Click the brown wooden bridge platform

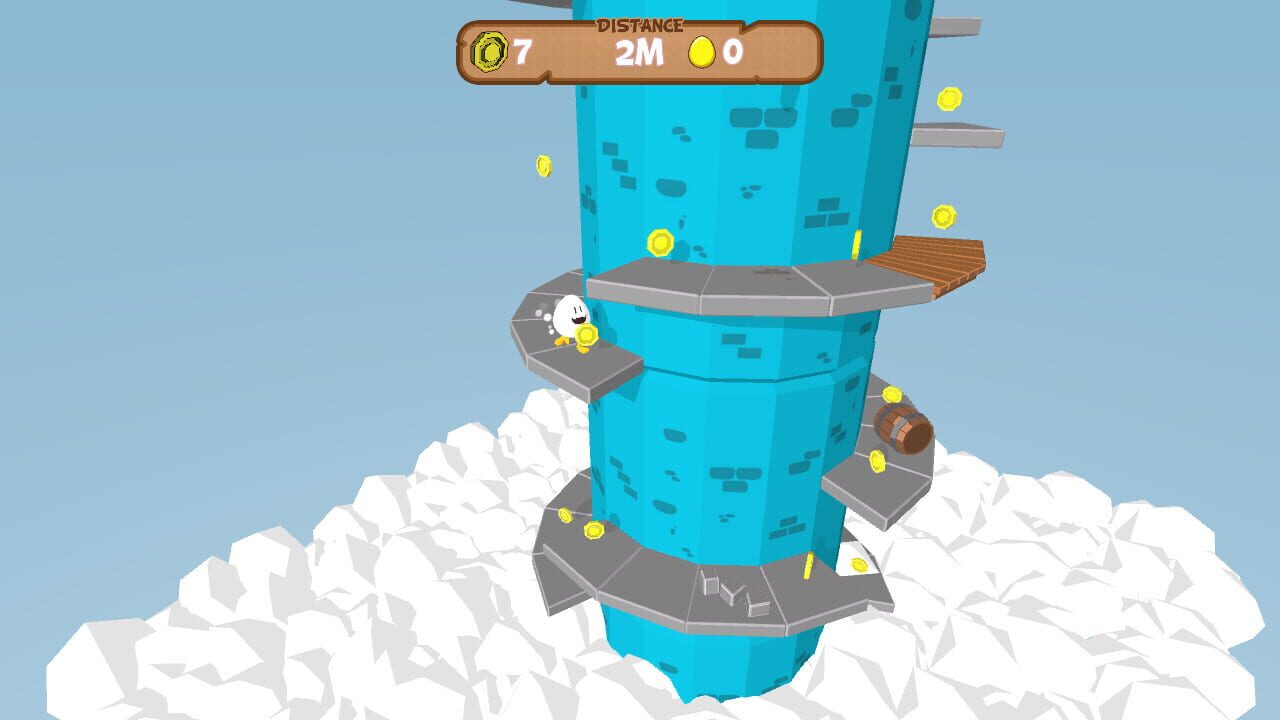pos(930,260)
